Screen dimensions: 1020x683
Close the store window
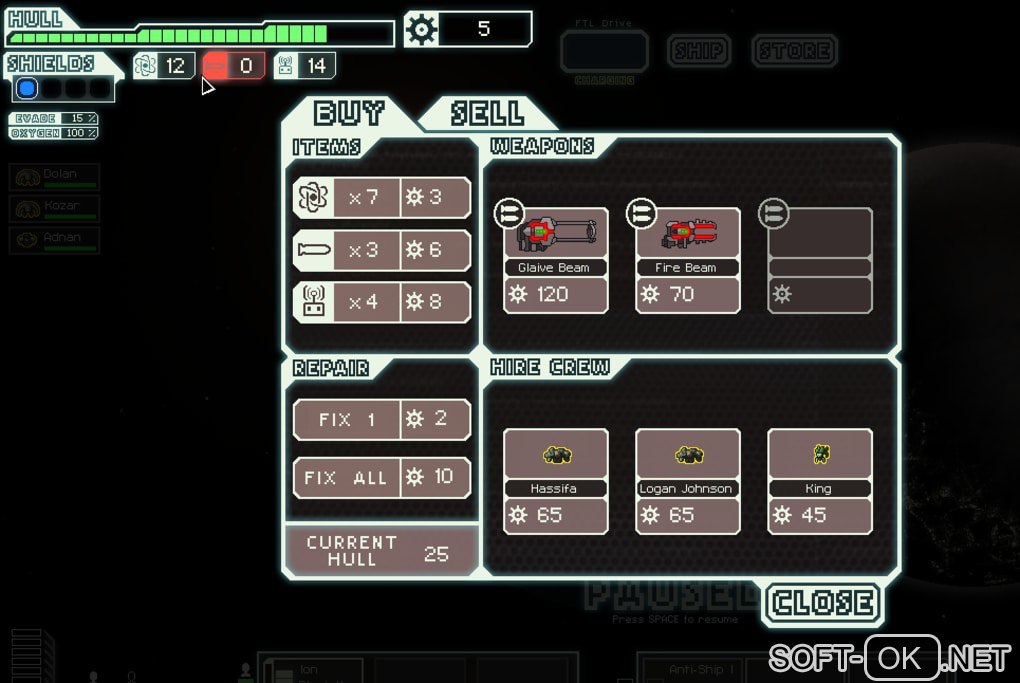coord(822,603)
